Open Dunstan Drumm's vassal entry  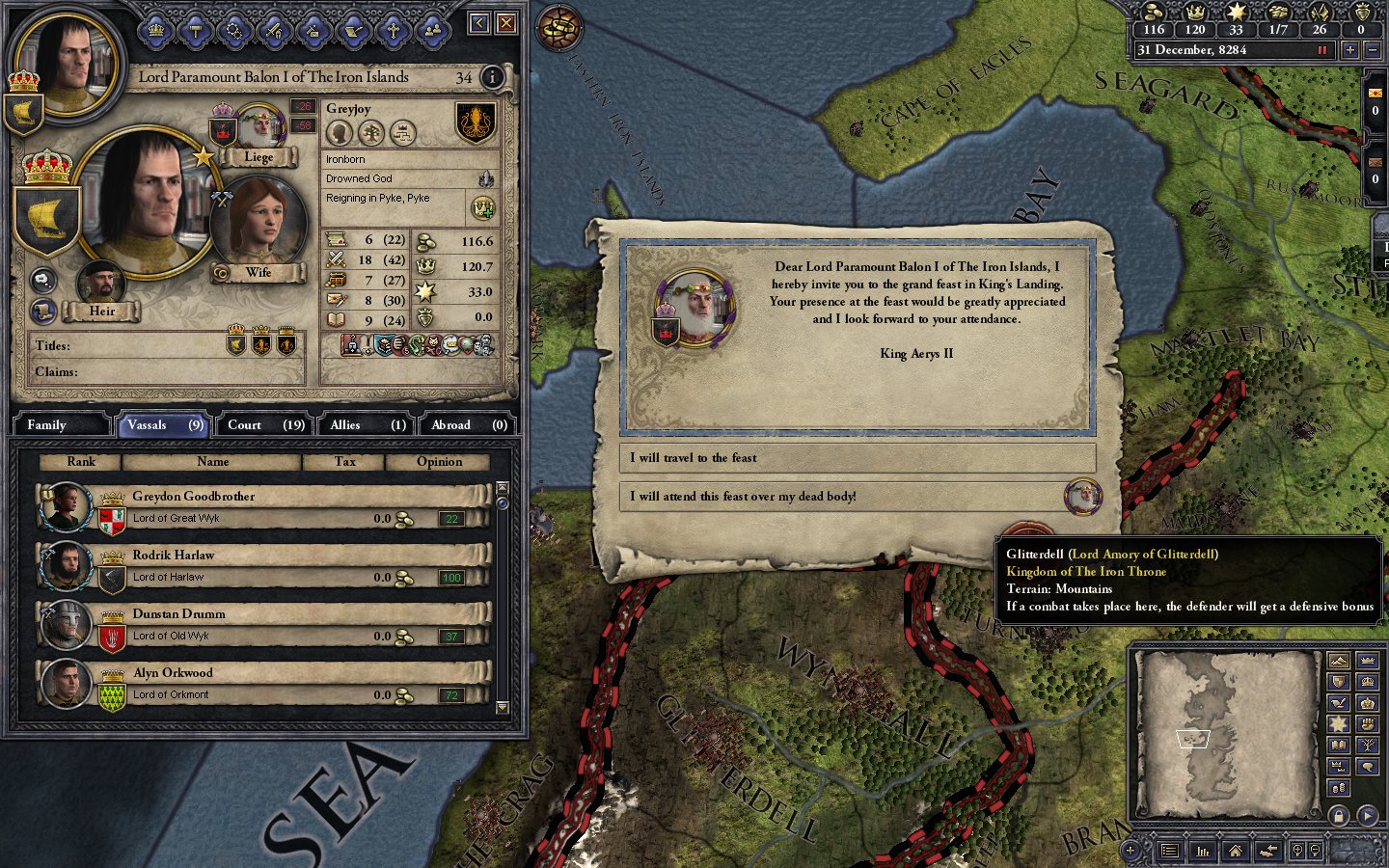tap(262, 625)
